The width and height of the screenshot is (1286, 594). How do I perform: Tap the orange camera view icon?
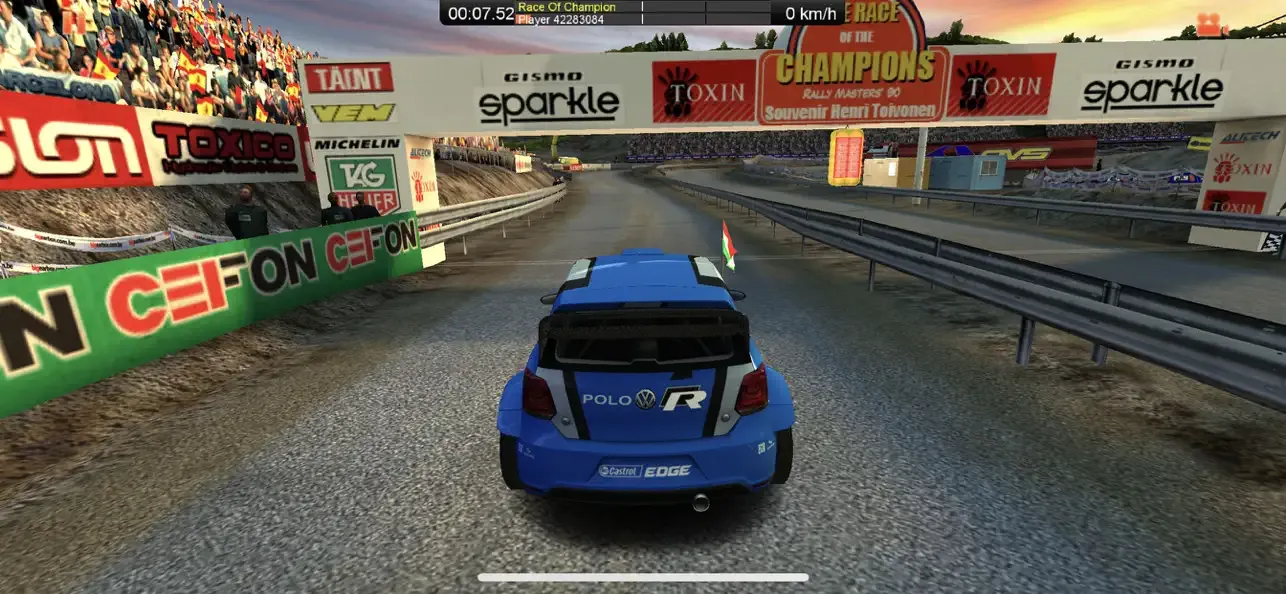1211,24
